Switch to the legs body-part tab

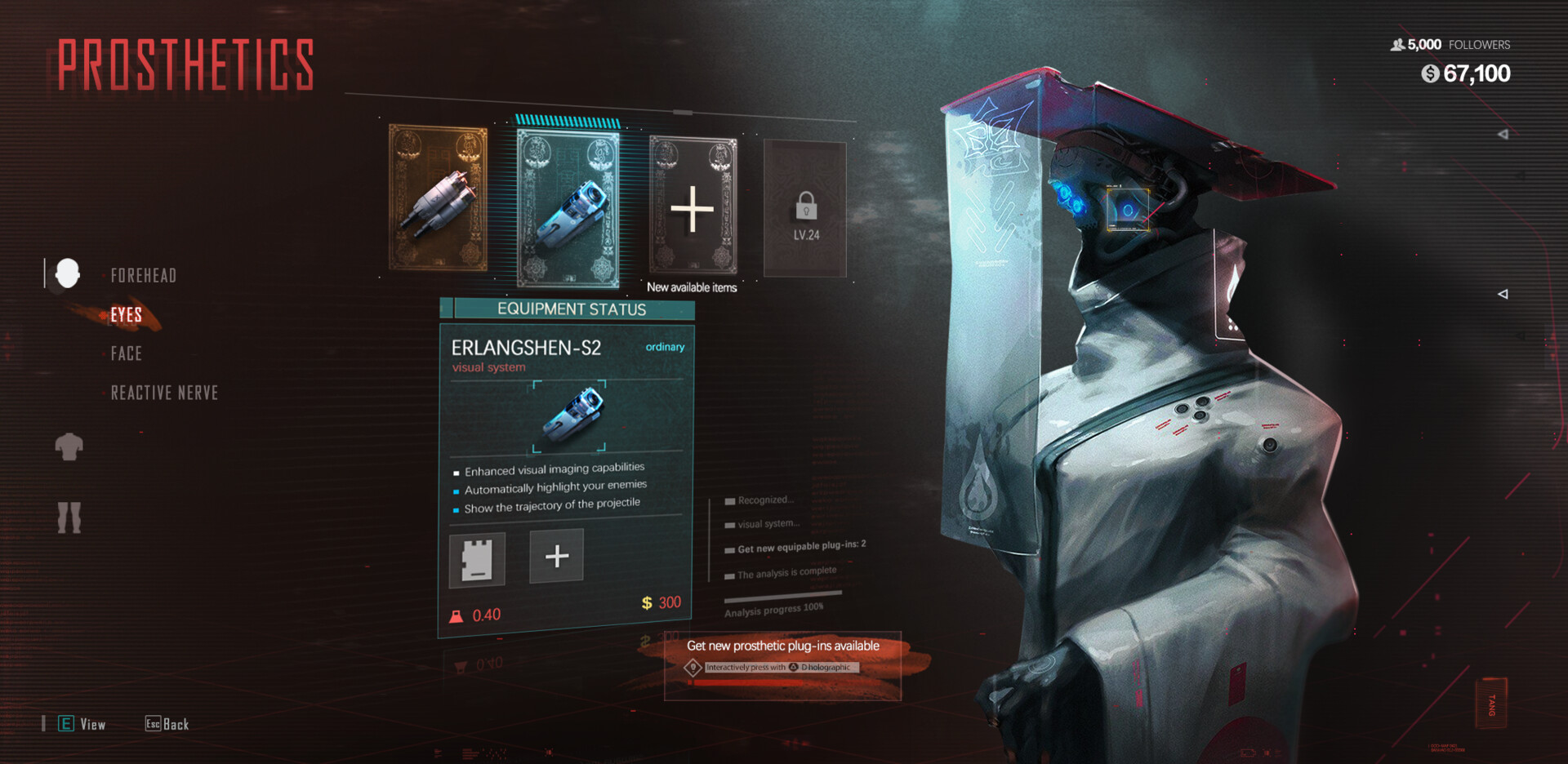(69, 517)
